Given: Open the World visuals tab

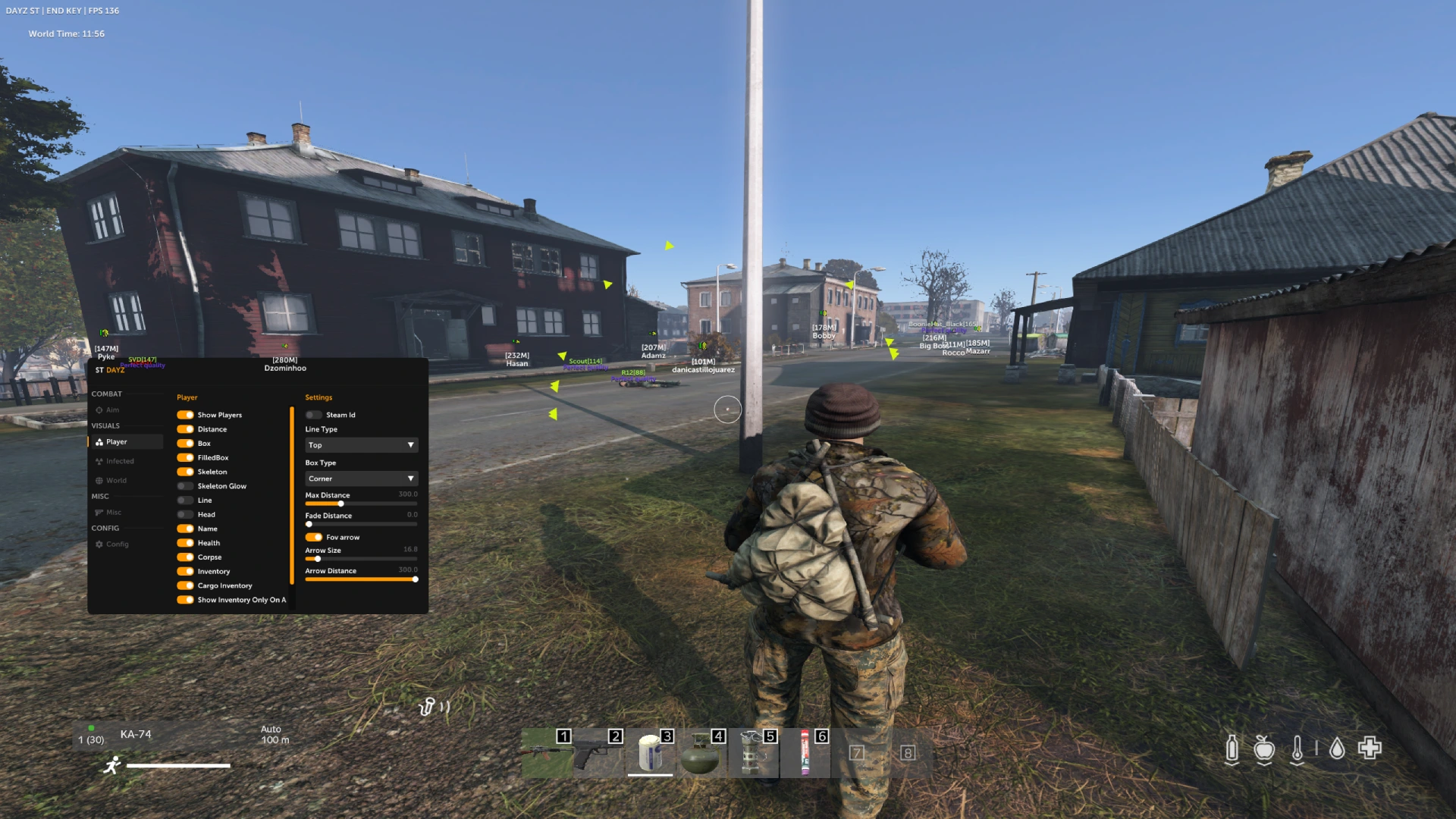Looking at the screenshot, I should click(x=116, y=481).
